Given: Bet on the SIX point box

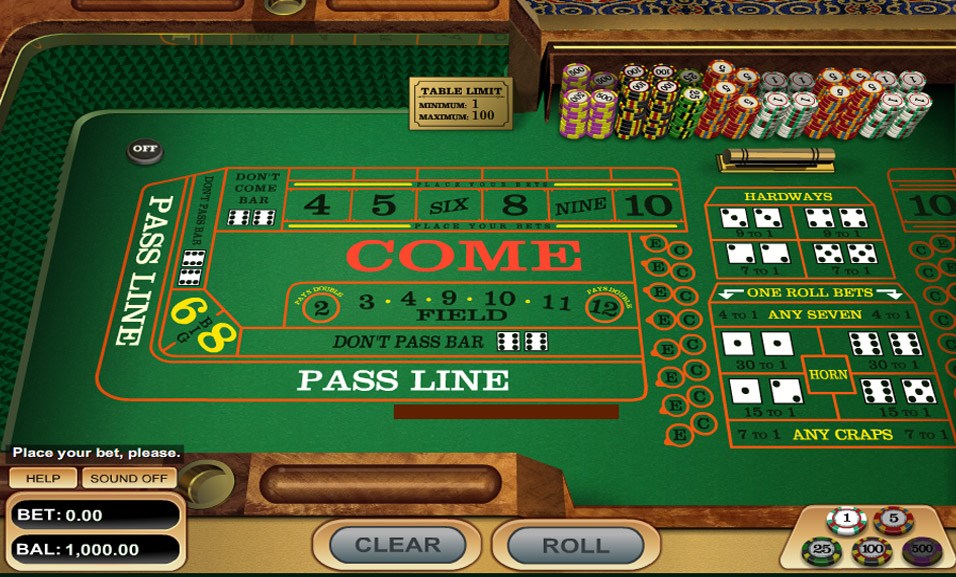Looking at the screenshot, I should (x=449, y=206).
